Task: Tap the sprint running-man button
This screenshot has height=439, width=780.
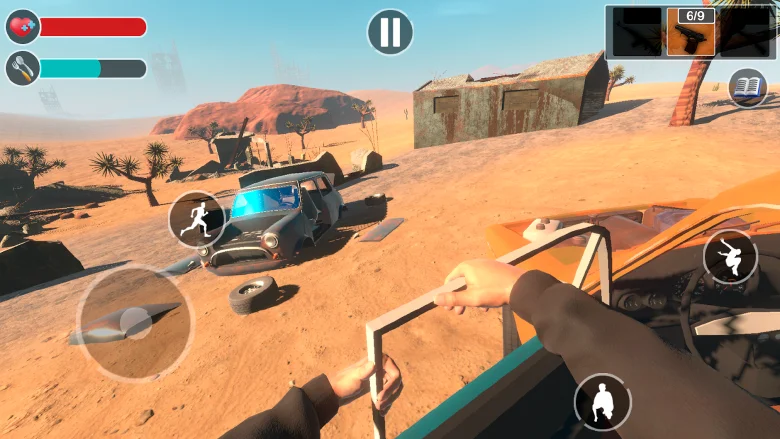Action: coord(196,219)
